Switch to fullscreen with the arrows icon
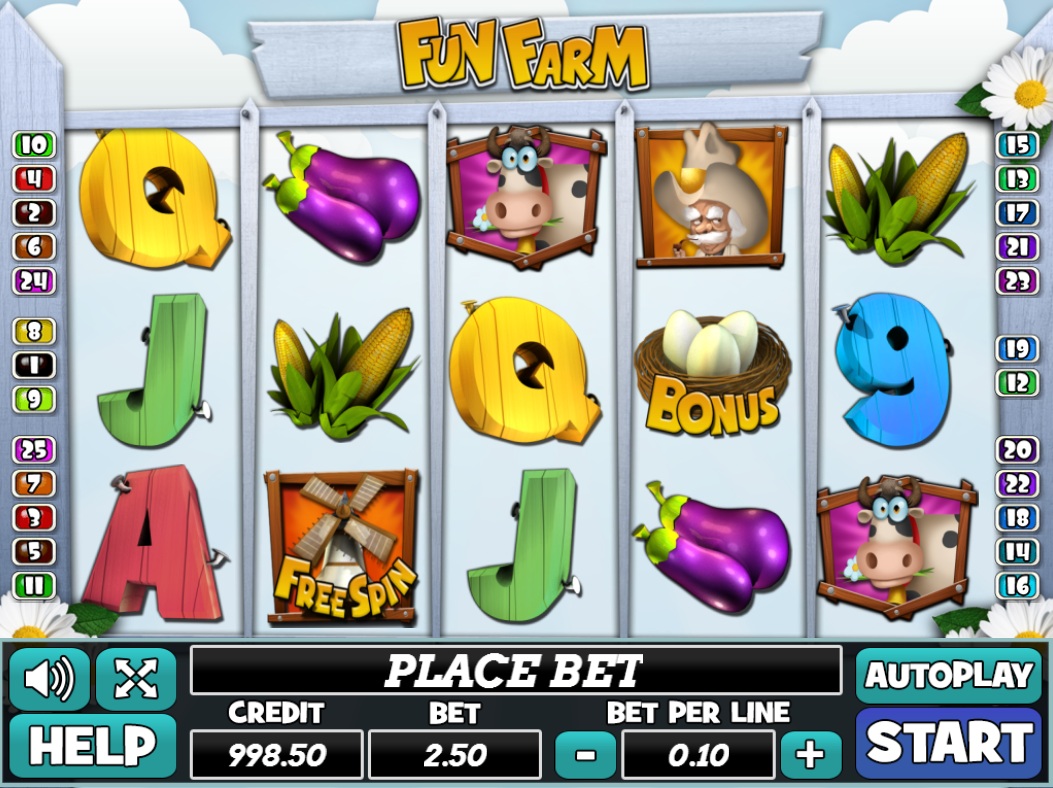Image resolution: width=1053 pixels, height=788 pixels. click(136, 679)
